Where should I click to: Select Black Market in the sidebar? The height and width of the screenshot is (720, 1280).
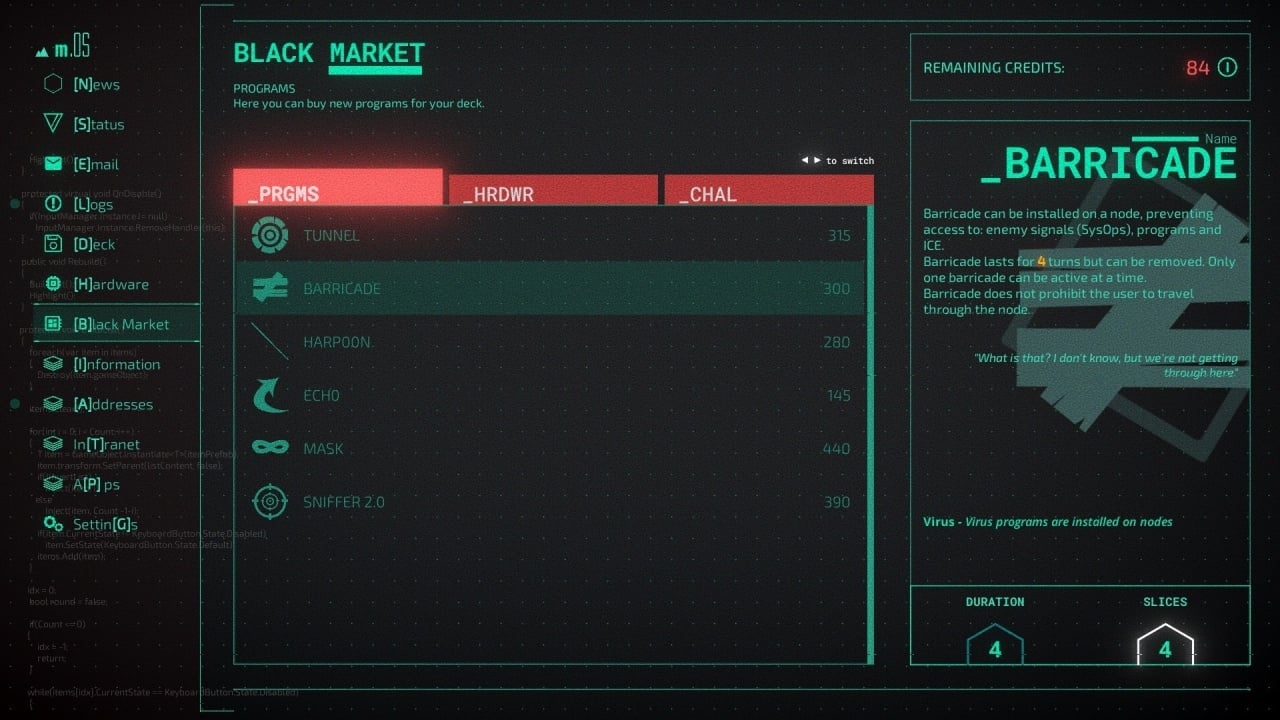pos(120,325)
